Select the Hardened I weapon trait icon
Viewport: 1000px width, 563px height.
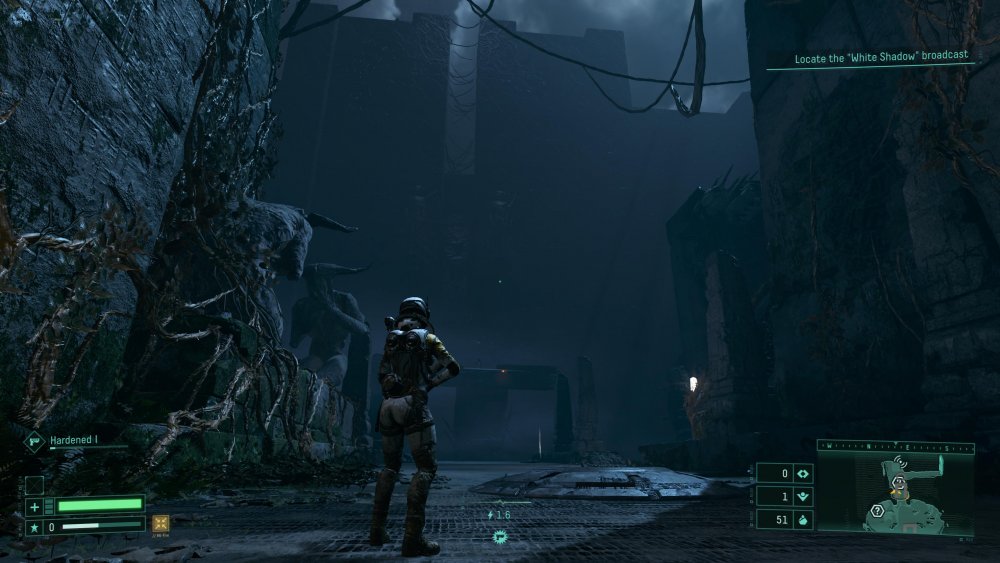pyautogui.click(x=33, y=438)
